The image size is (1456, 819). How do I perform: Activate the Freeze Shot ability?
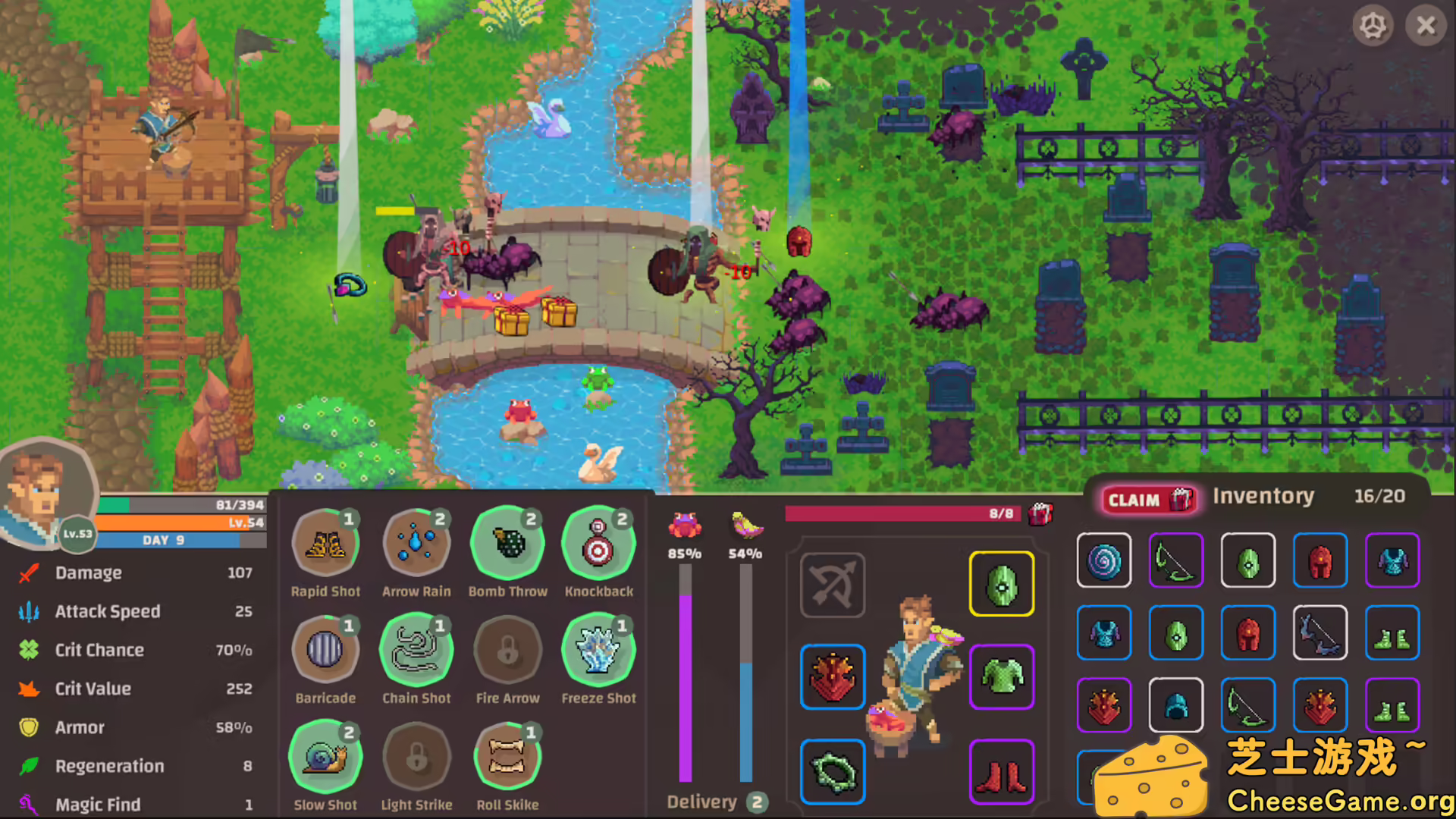click(x=598, y=648)
